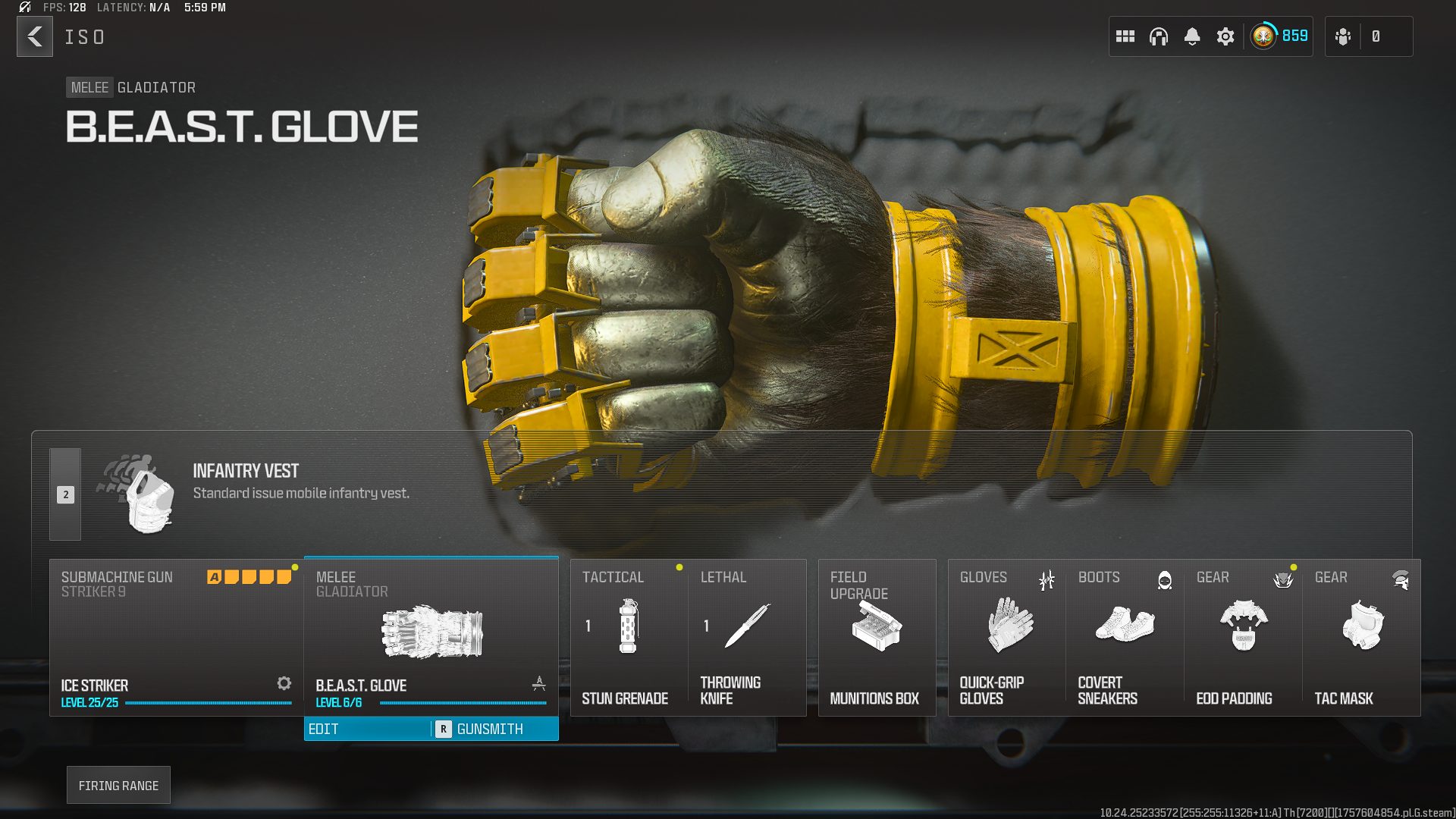1456x819 pixels.
Task: Open the social party icon
Action: pos(1343,36)
